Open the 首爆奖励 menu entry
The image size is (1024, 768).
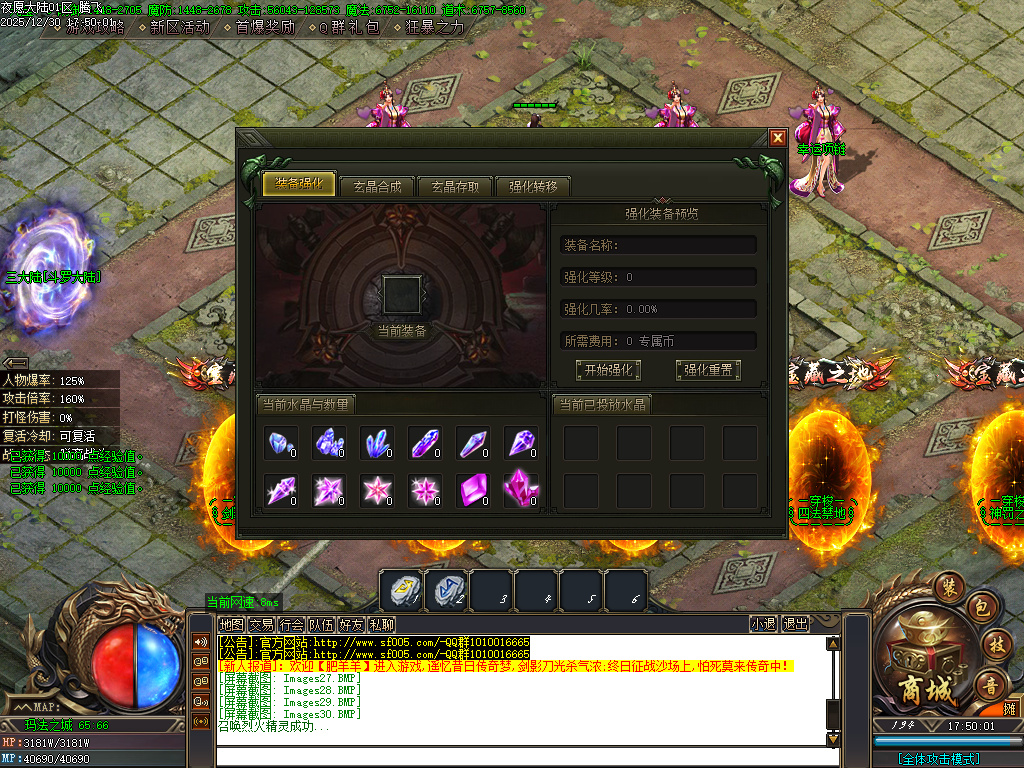click(x=264, y=27)
